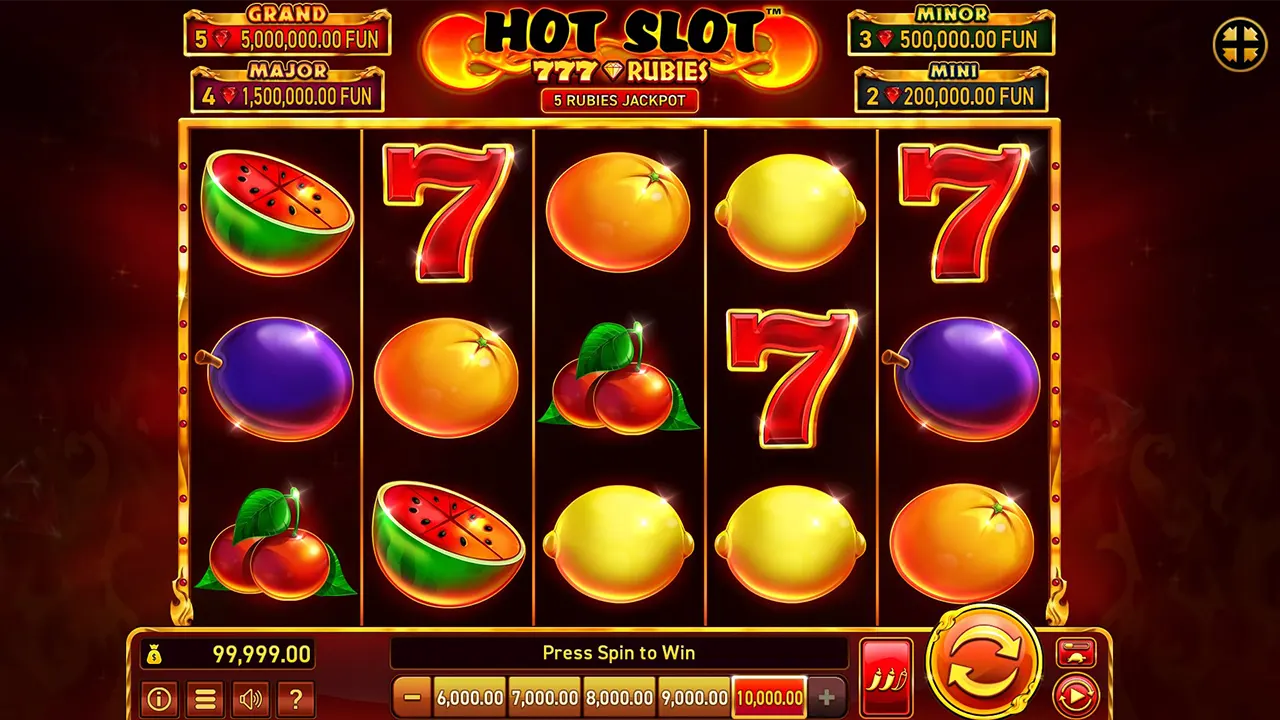Select the 6,000.00 bet amount
The height and width of the screenshot is (720, 1280).
pos(469,697)
